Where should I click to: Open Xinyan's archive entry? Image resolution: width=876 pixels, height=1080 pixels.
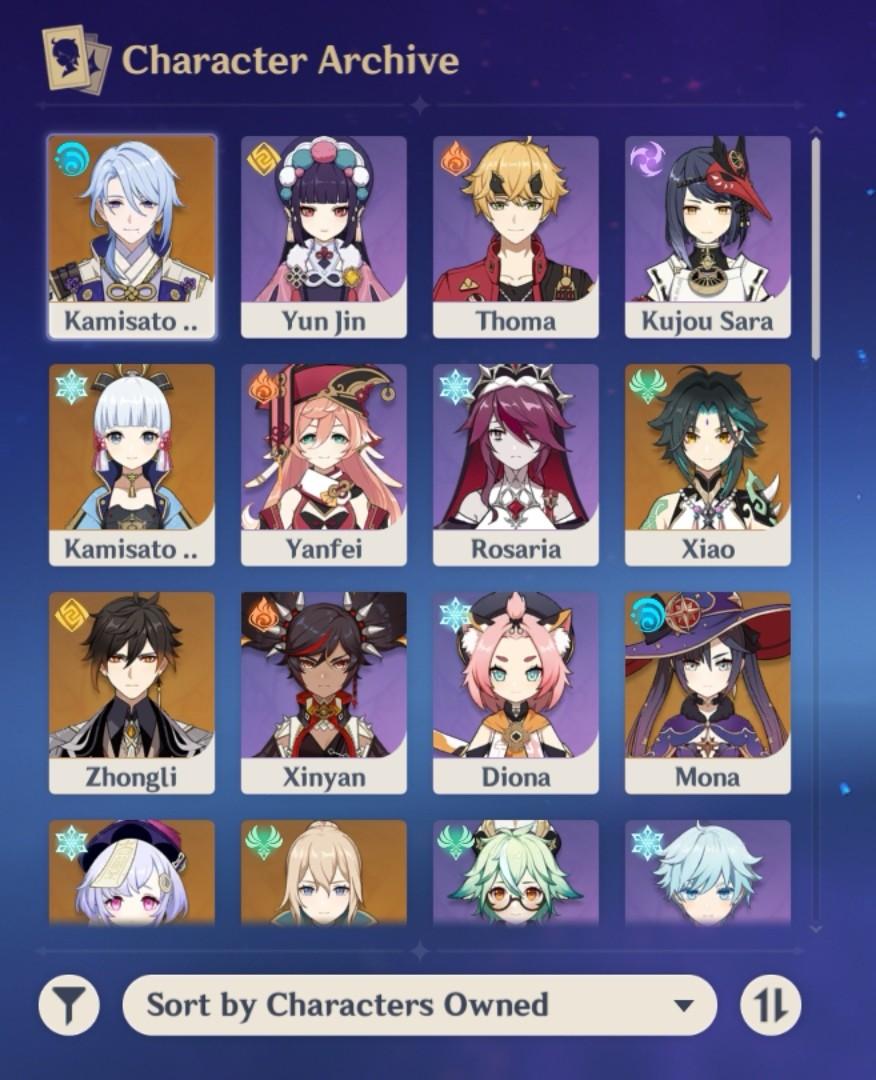click(x=323, y=692)
